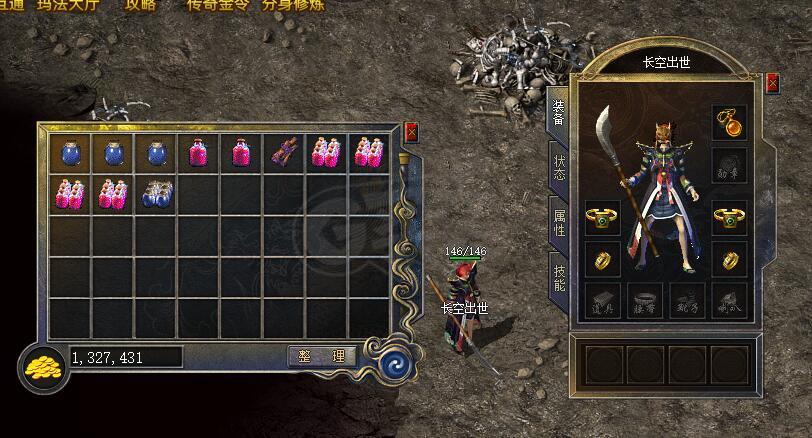Close the inventory bag window

click(x=412, y=131)
